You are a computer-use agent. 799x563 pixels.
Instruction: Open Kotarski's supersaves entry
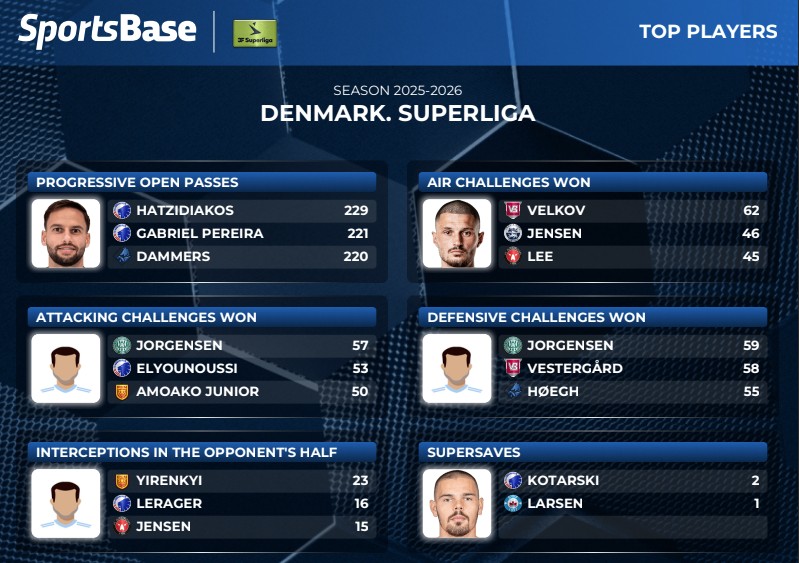pyautogui.click(x=632, y=480)
